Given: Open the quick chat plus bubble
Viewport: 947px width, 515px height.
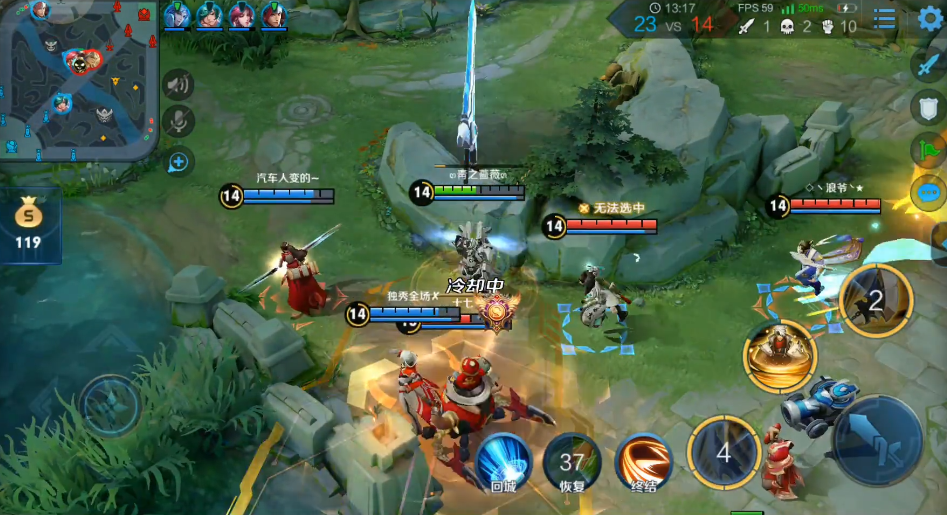Looking at the screenshot, I should click(x=178, y=160).
